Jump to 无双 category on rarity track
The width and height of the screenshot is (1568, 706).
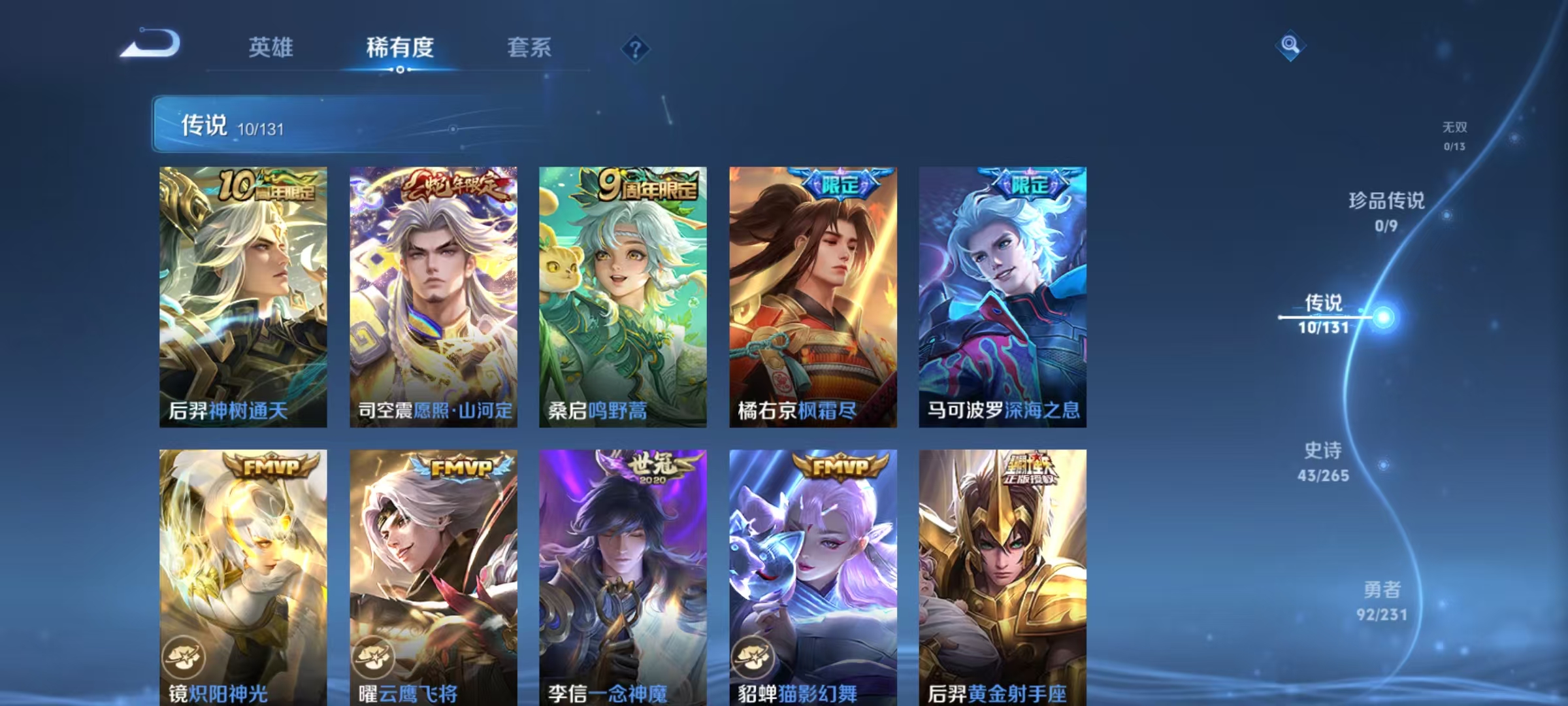(1456, 137)
